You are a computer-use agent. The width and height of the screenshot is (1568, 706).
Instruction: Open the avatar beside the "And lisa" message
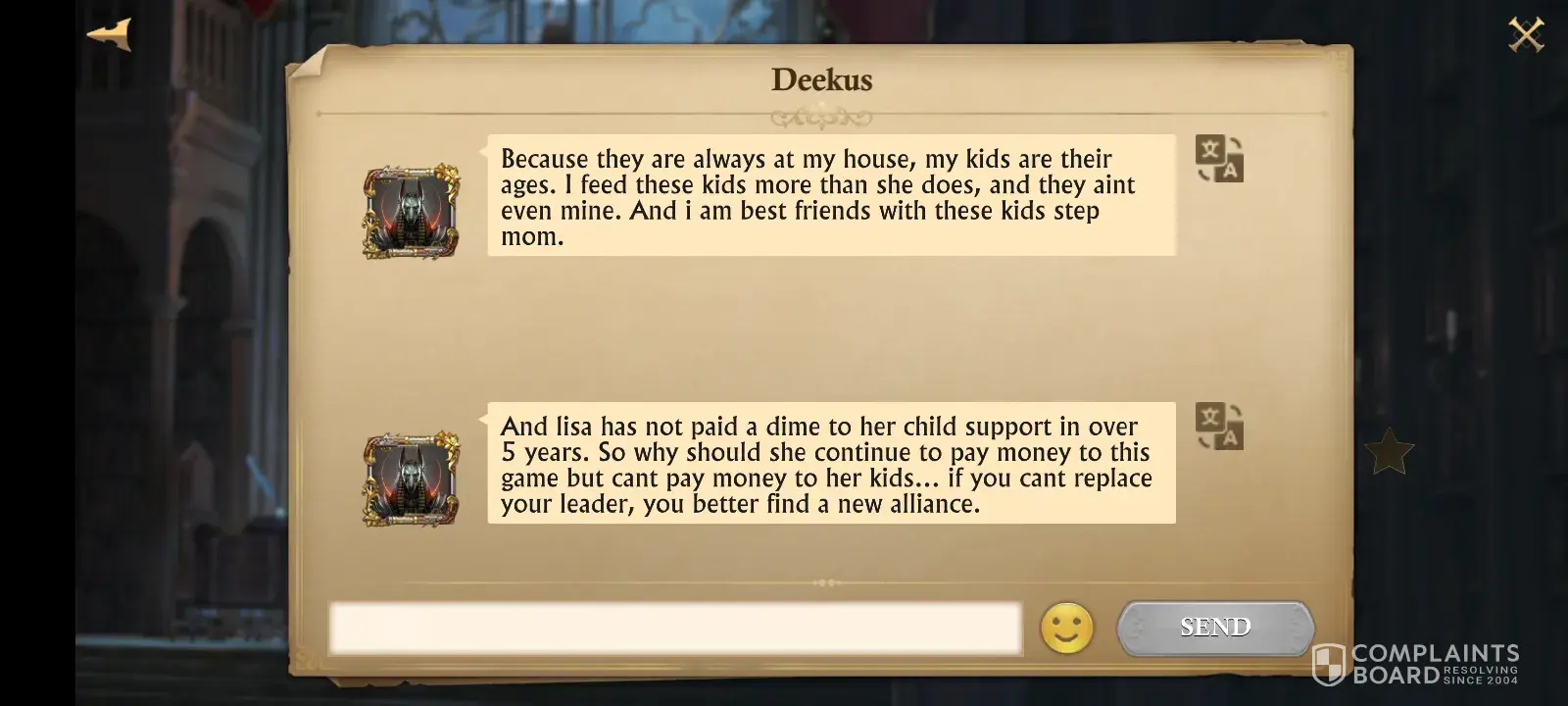[x=412, y=479]
